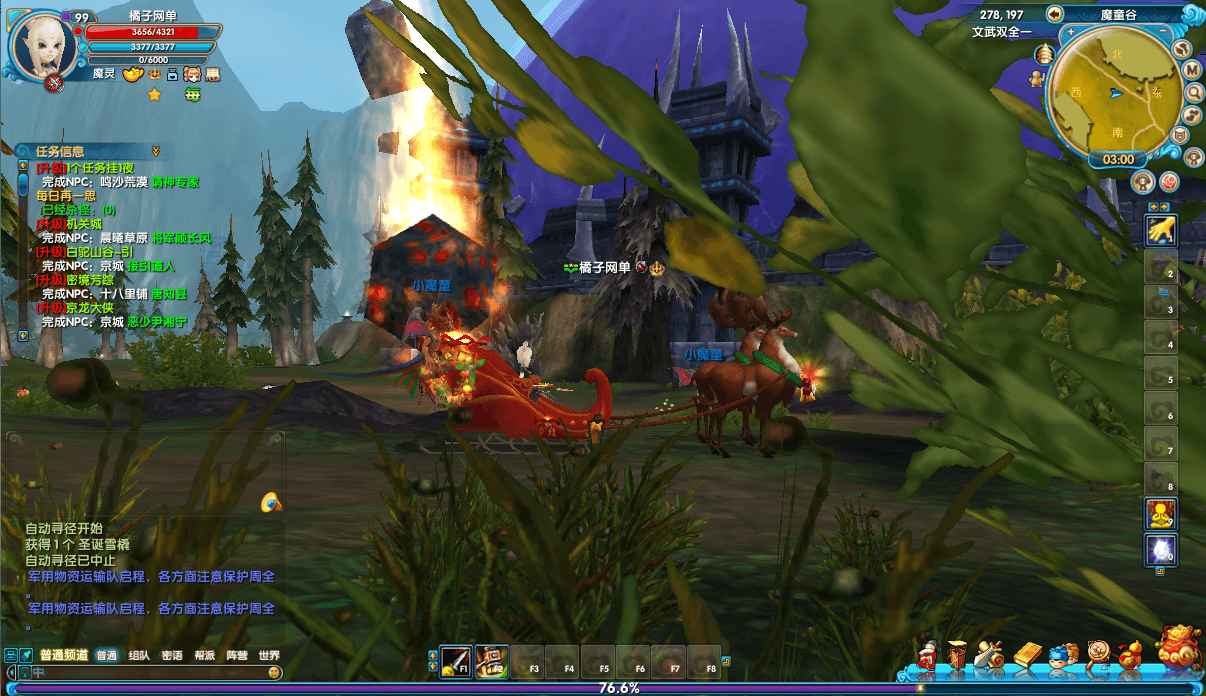
Task: Open the world map M button
Action: click(x=1192, y=70)
